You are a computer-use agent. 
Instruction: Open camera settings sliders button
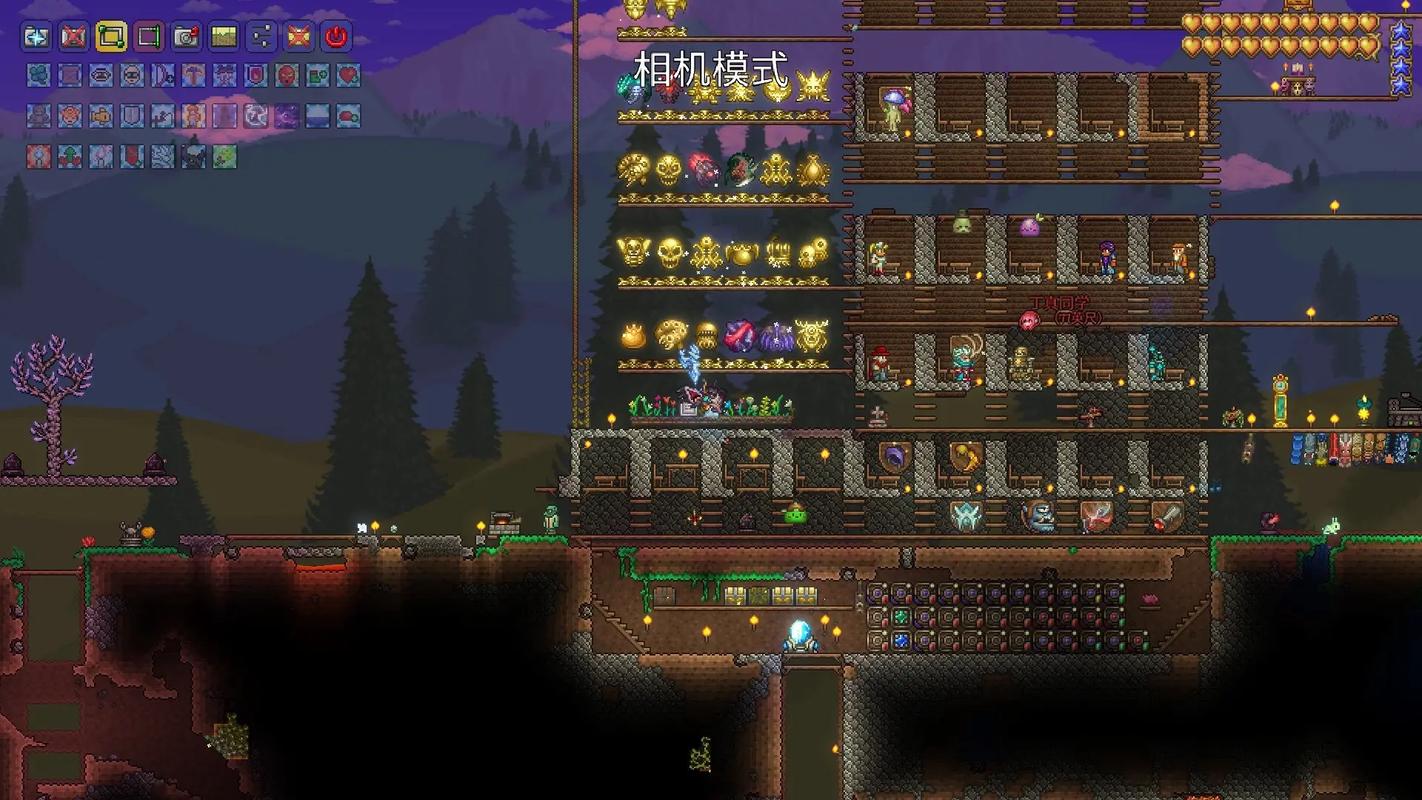261,38
